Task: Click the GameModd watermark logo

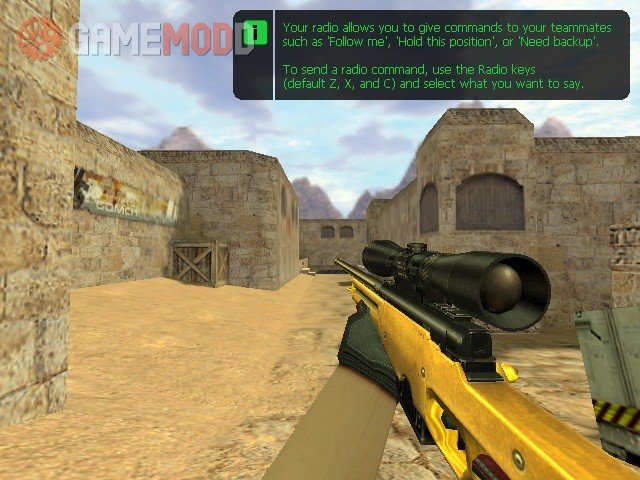Action: (x=135, y=38)
